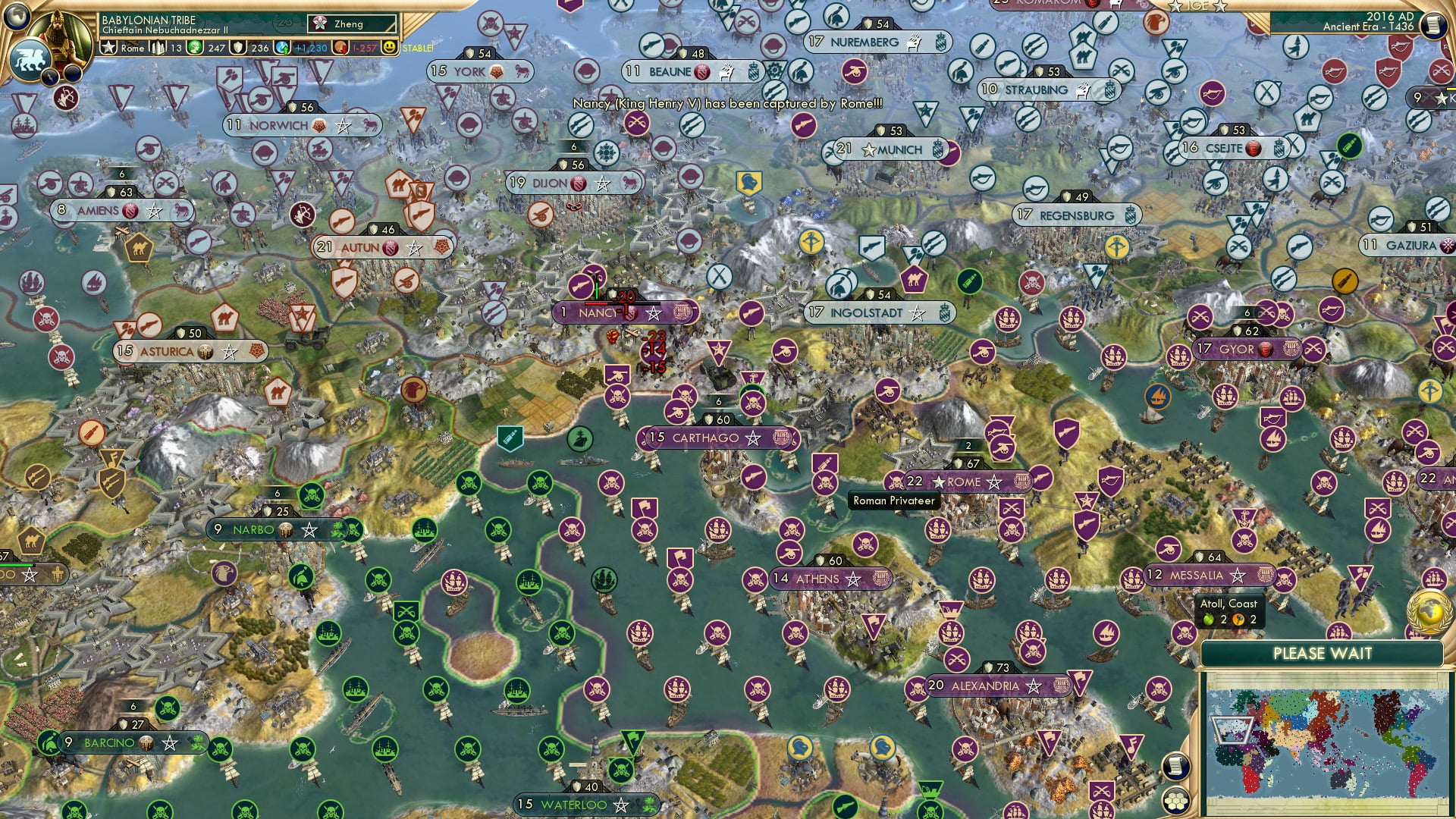Click the Rome star icon in the top bar

pos(109,47)
